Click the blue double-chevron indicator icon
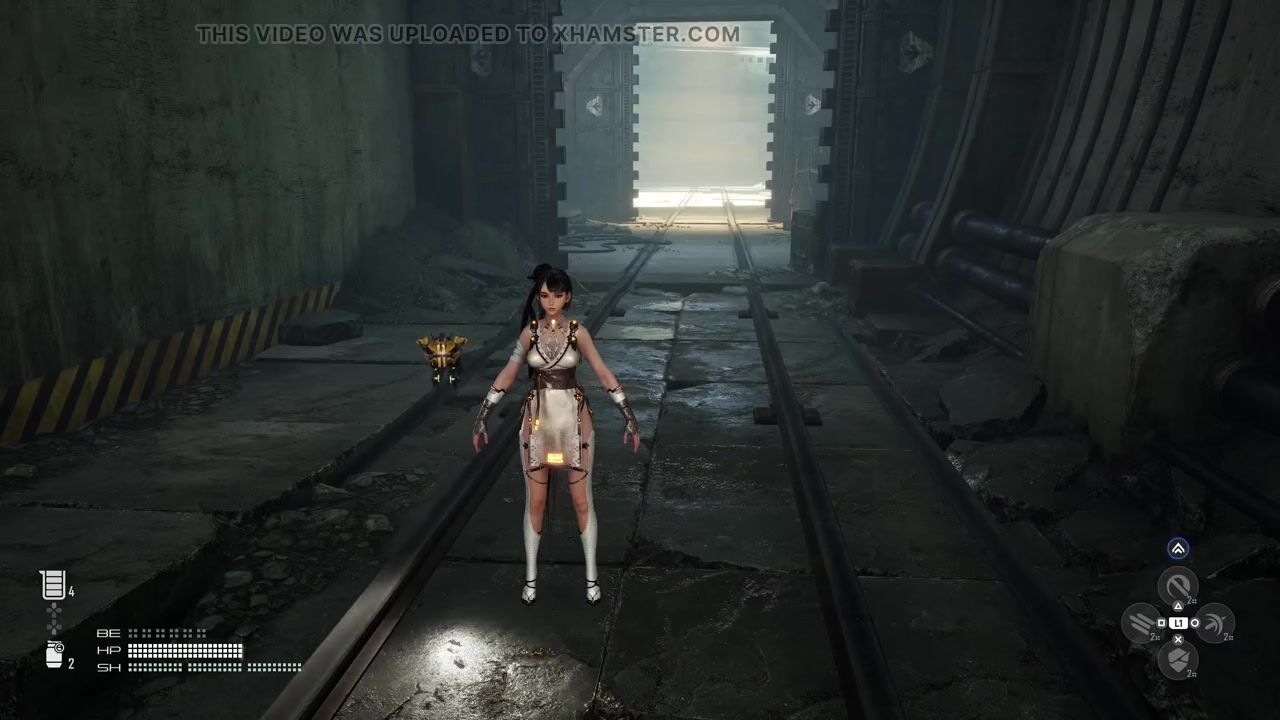Viewport: 1280px width, 720px height. point(1178,548)
